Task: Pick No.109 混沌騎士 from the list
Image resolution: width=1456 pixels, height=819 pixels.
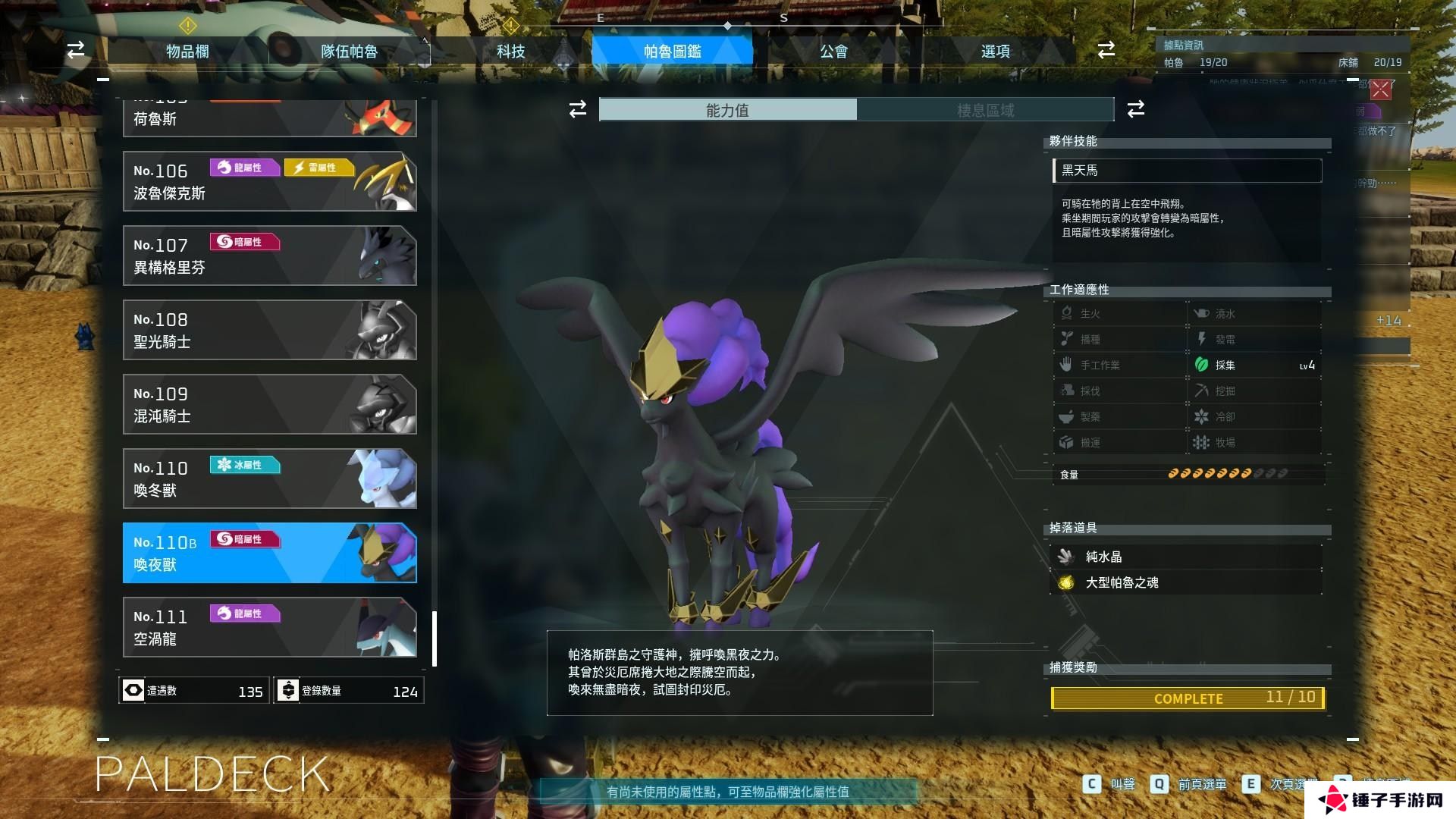Action: coord(269,404)
